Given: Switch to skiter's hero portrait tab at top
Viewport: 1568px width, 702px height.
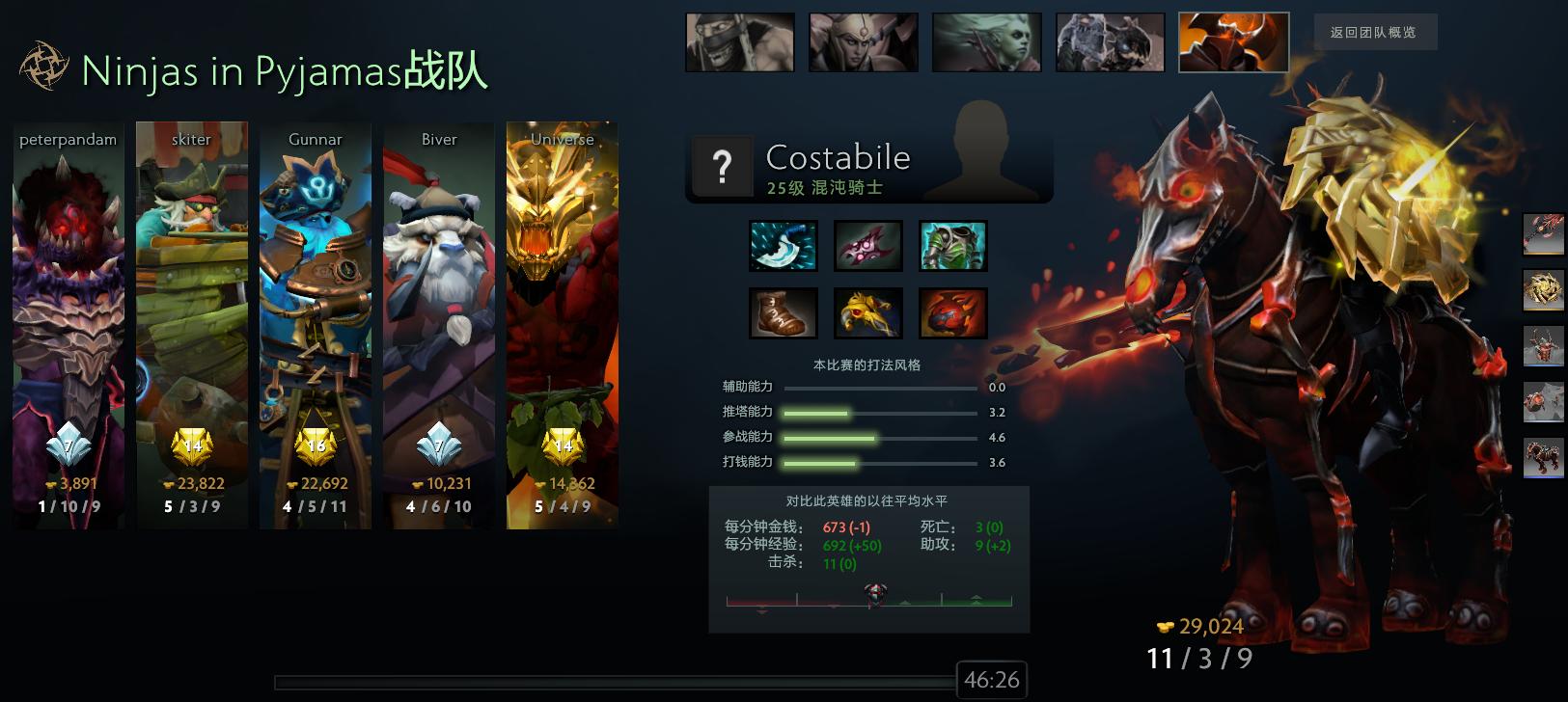Looking at the screenshot, I should pos(863,41).
